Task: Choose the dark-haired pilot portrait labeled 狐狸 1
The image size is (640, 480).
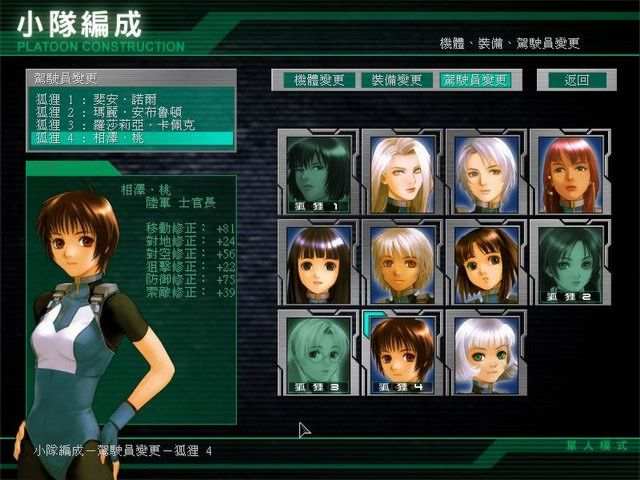Action: [x=318, y=175]
